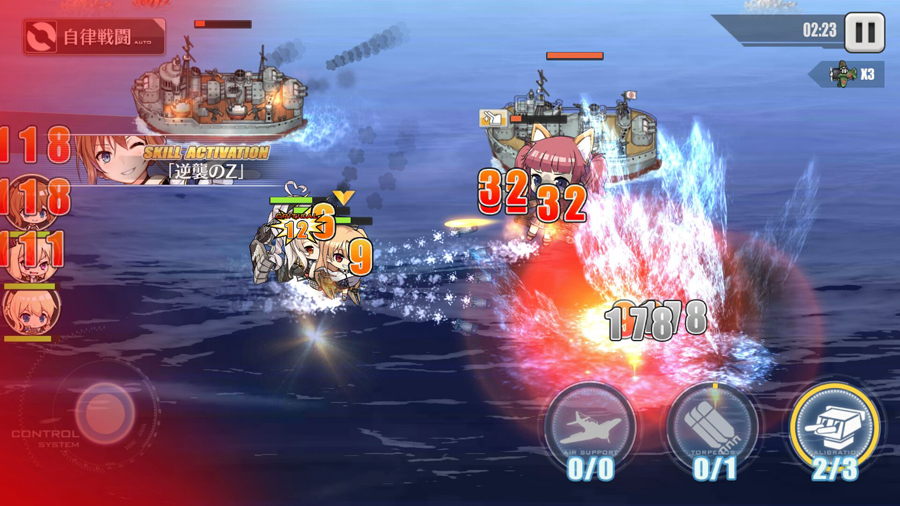Click the Control System movement joystick
Image resolution: width=900 pixels, height=506 pixels.
(104, 411)
